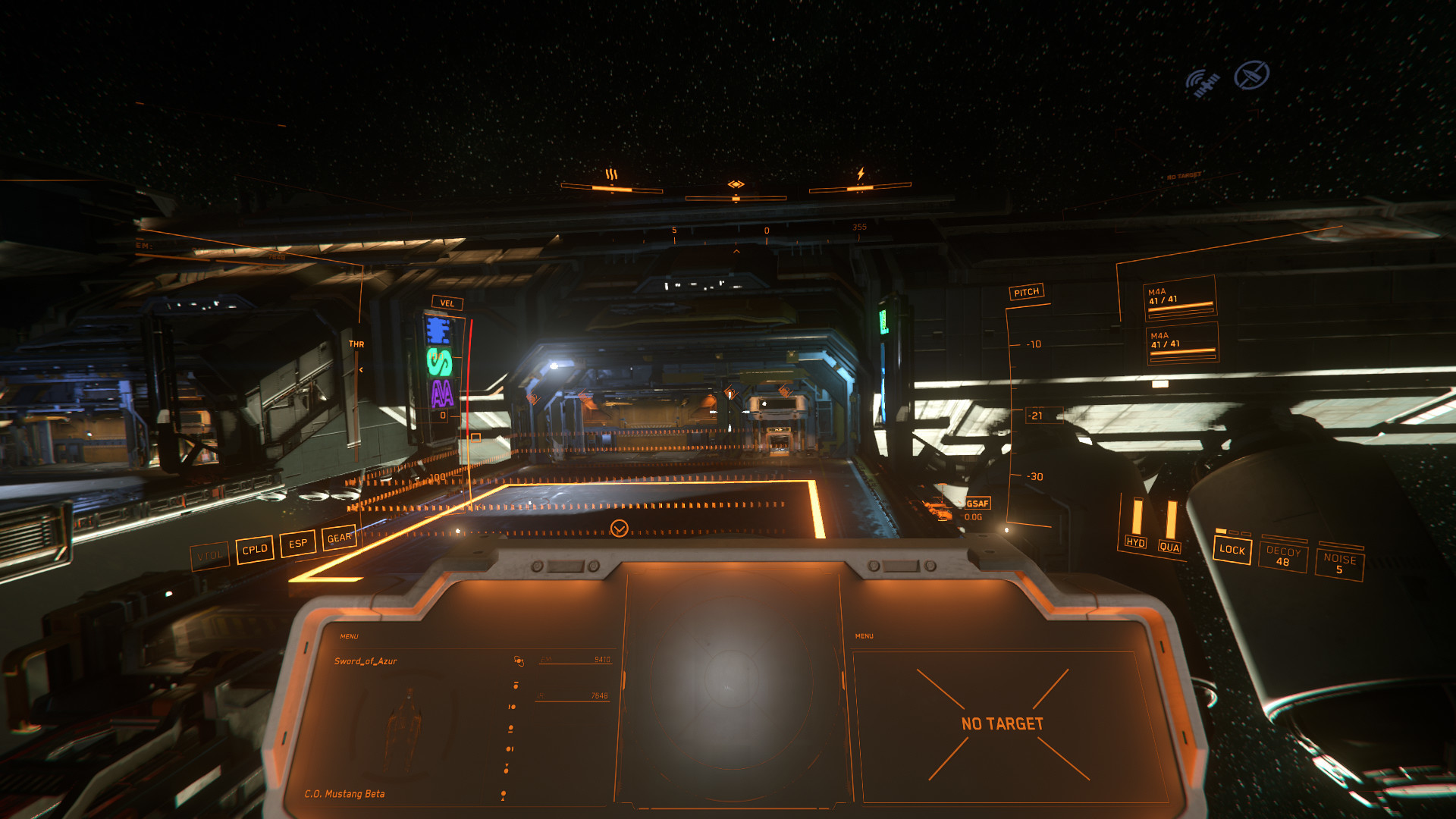Image resolution: width=1456 pixels, height=819 pixels.
Task: Select the heat waves status icon
Action: coord(611,175)
